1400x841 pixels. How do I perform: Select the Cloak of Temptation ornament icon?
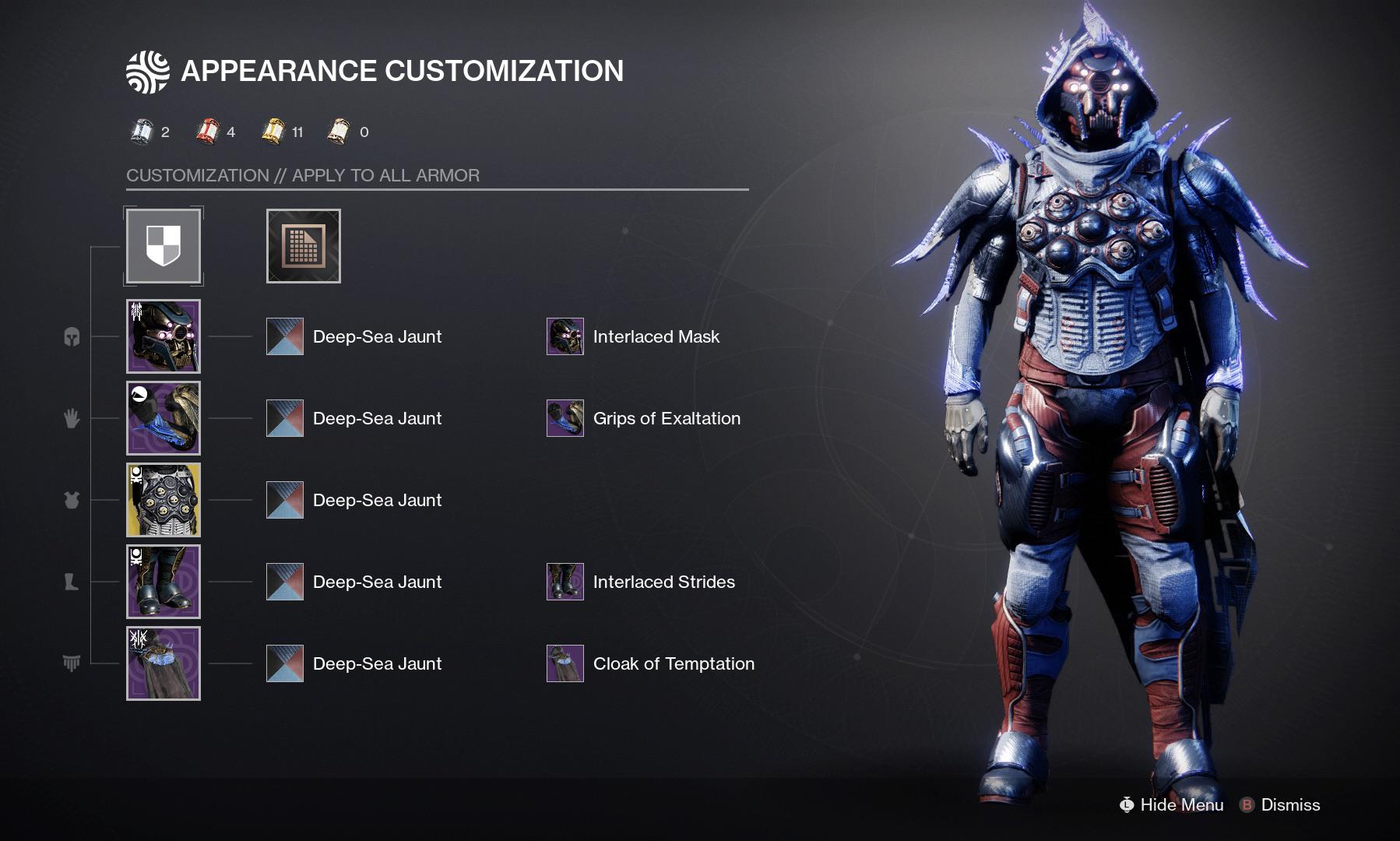[x=565, y=663]
